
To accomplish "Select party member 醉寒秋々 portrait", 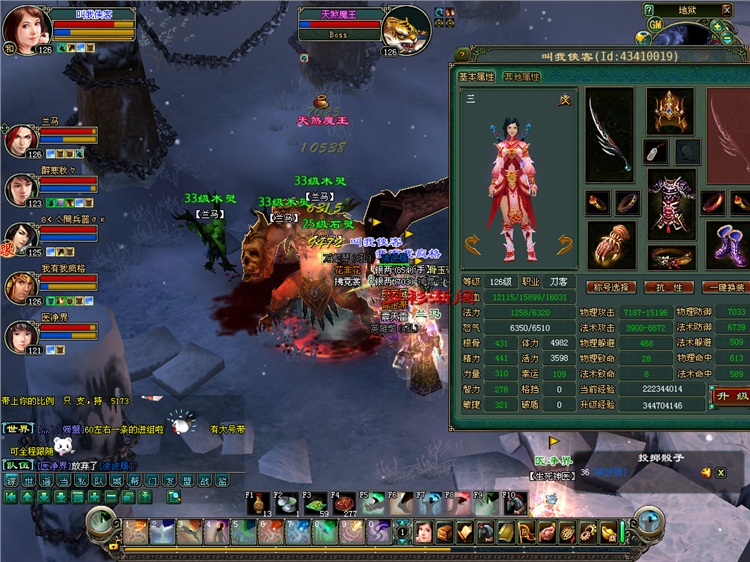I will click(x=21, y=189).
